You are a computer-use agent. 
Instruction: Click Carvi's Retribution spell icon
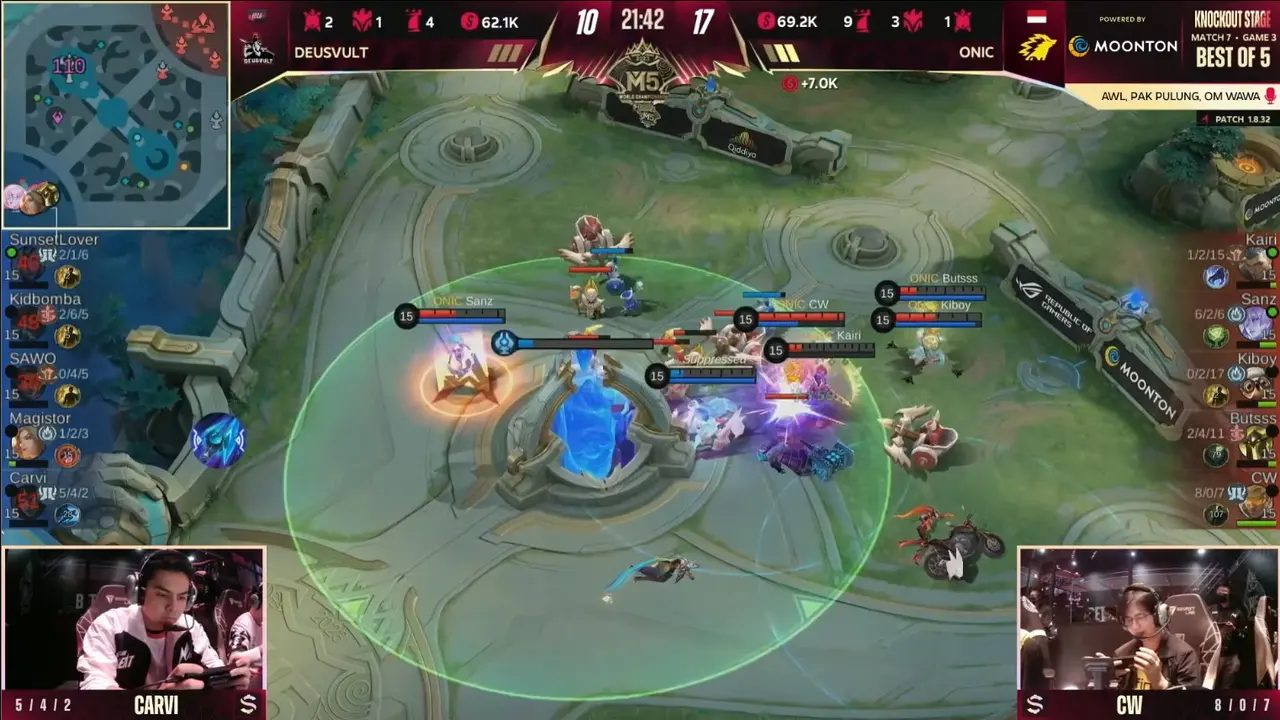pyautogui.click(x=67, y=514)
